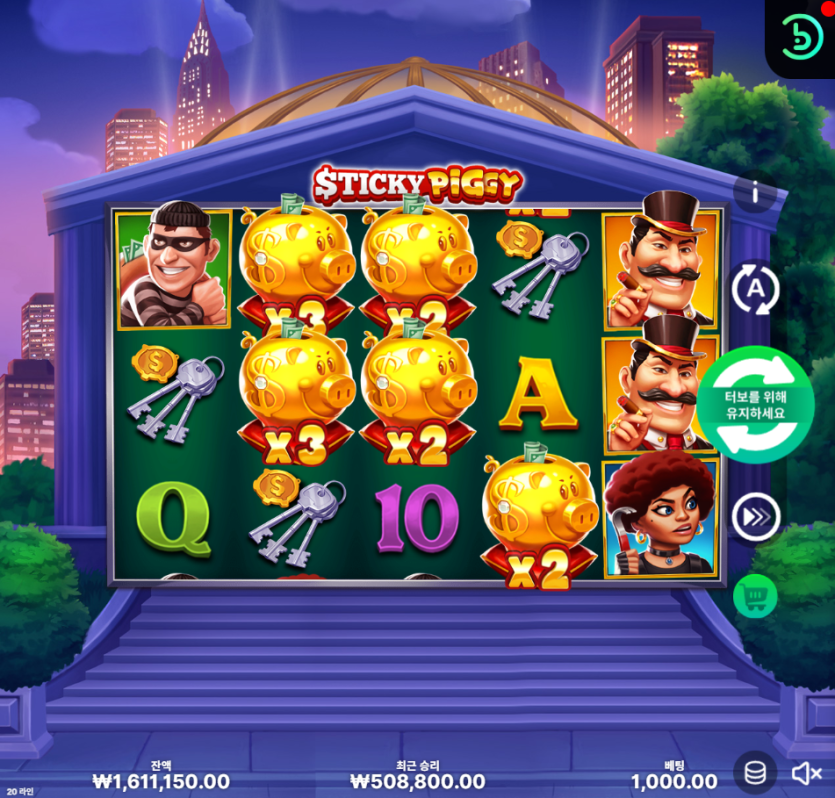Open the game info panel
Viewport: 835px width, 798px height.
[x=755, y=194]
